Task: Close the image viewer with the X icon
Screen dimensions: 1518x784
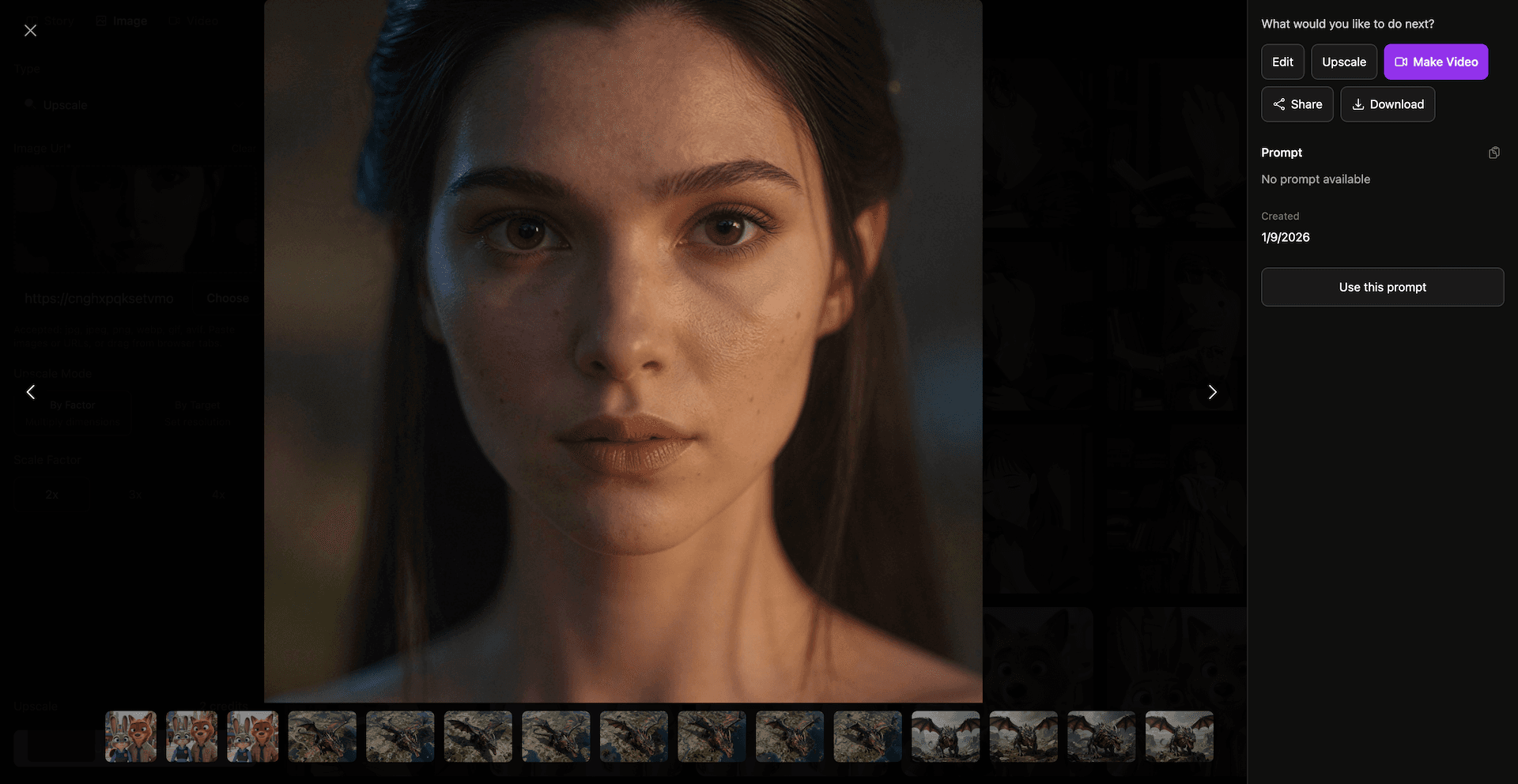Action: (30, 30)
